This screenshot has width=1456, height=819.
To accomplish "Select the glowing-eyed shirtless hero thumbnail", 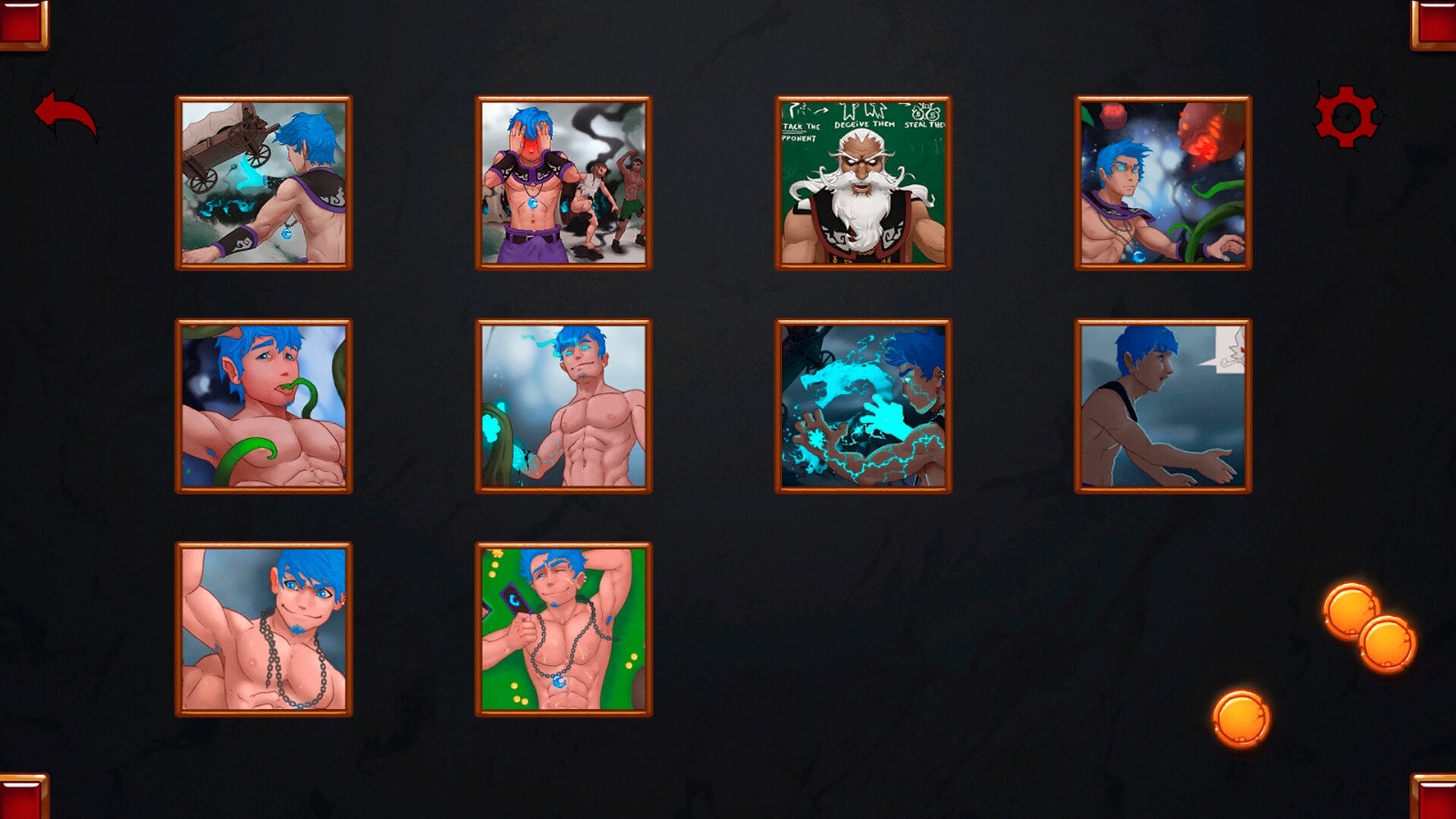I will tap(563, 406).
